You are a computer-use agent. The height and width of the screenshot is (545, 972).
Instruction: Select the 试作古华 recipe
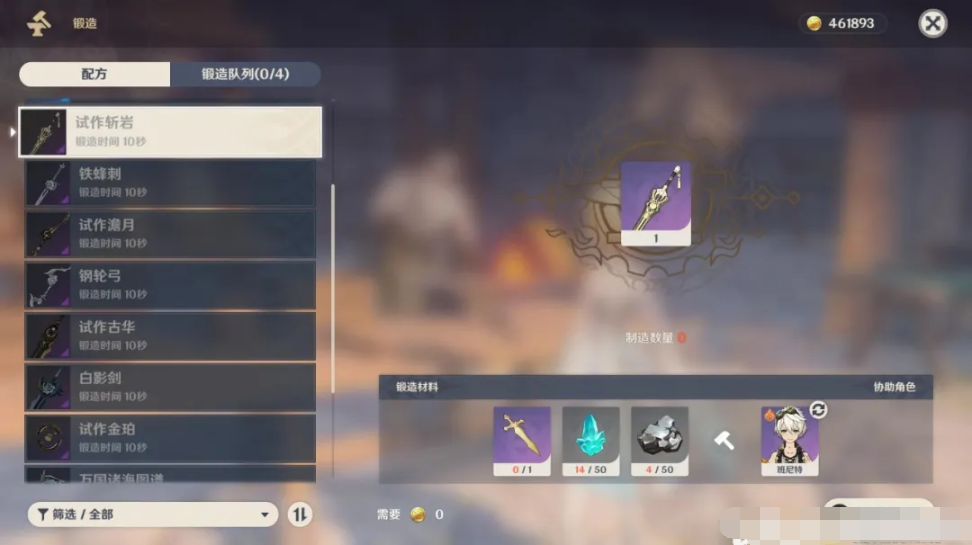tap(170, 336)
